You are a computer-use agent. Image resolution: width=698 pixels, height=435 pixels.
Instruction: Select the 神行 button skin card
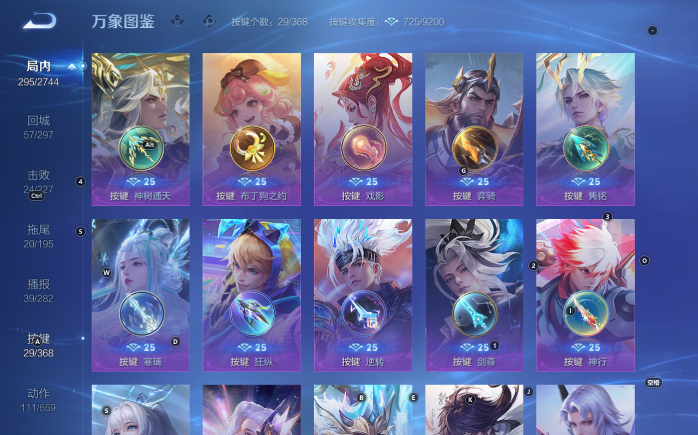pyautogui.click(x=585, y=295)
